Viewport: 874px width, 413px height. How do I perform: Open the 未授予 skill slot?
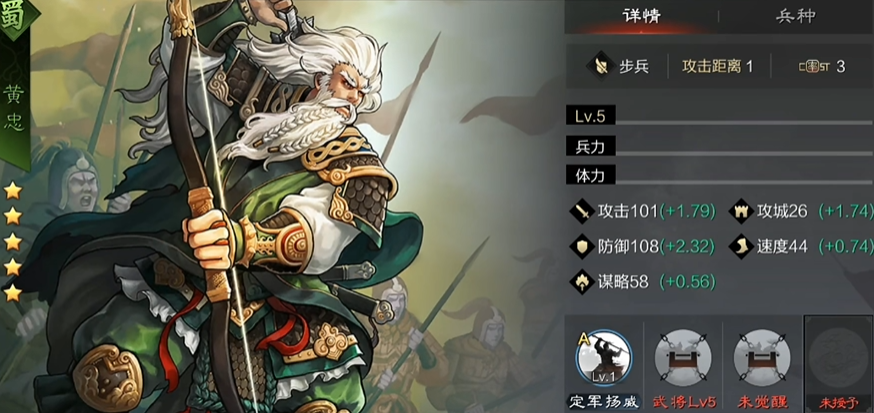(x=838, y=357)
